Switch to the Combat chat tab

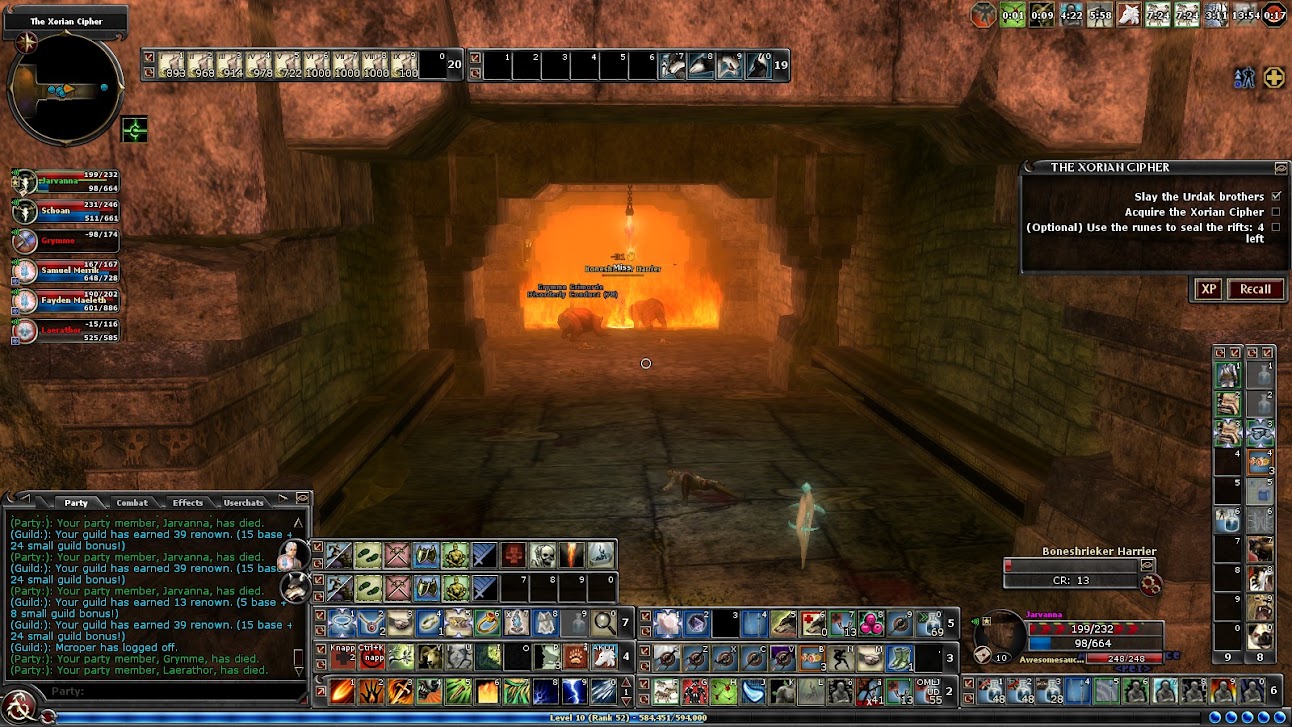pos(132,502)
